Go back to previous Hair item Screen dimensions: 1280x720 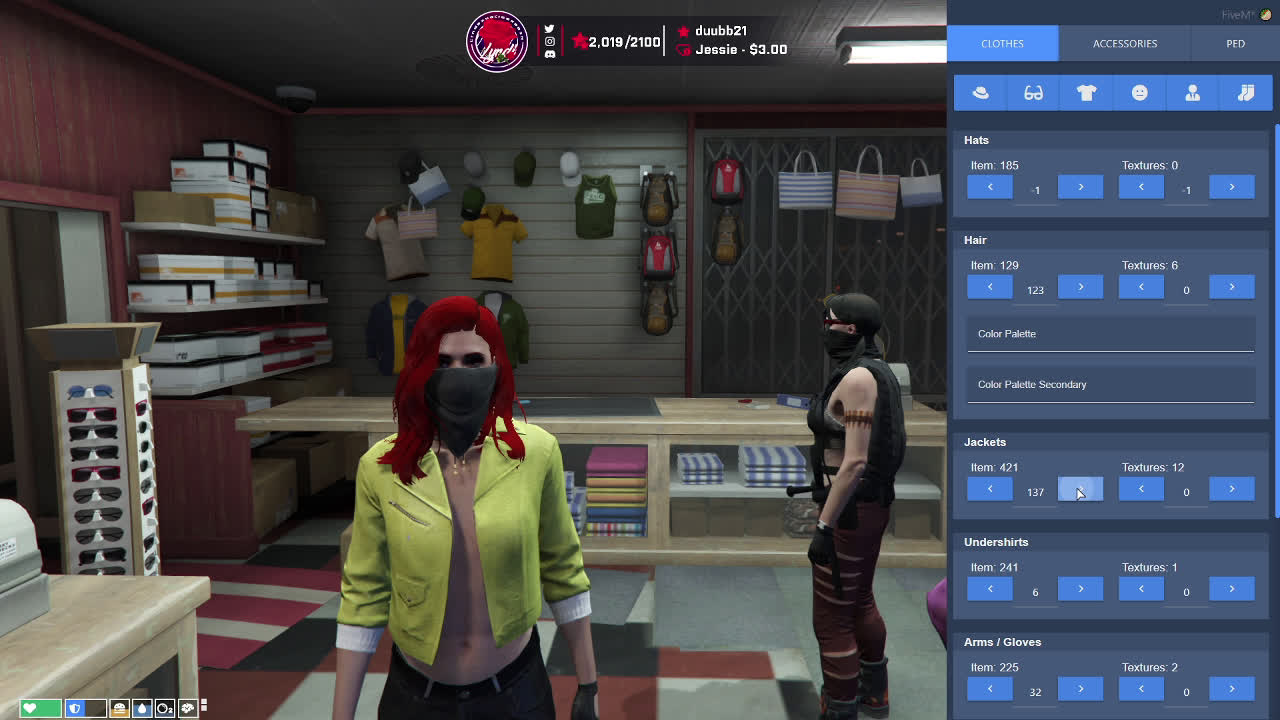(x=990, y=287)
